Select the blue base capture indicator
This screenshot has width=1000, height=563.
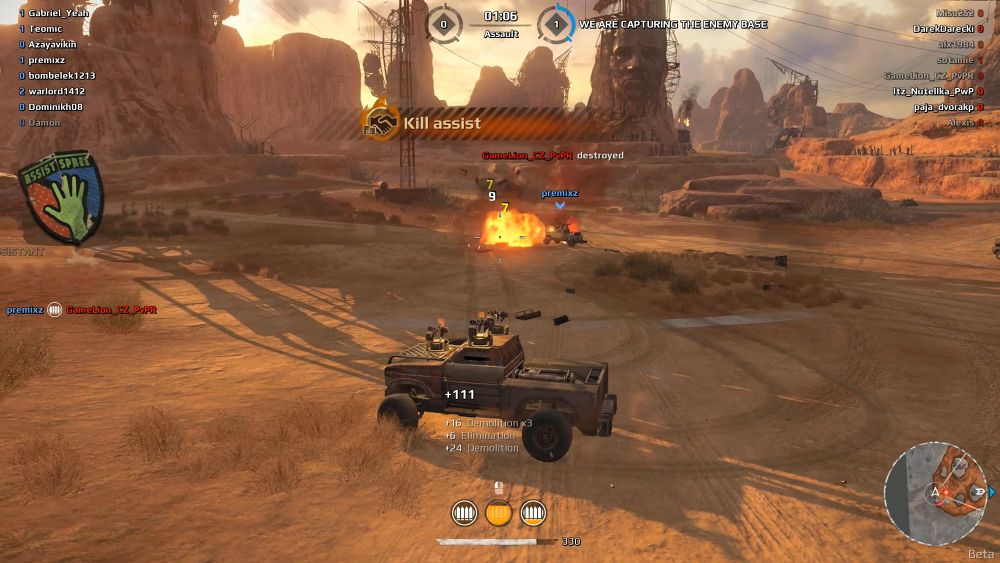click(556, 23)
